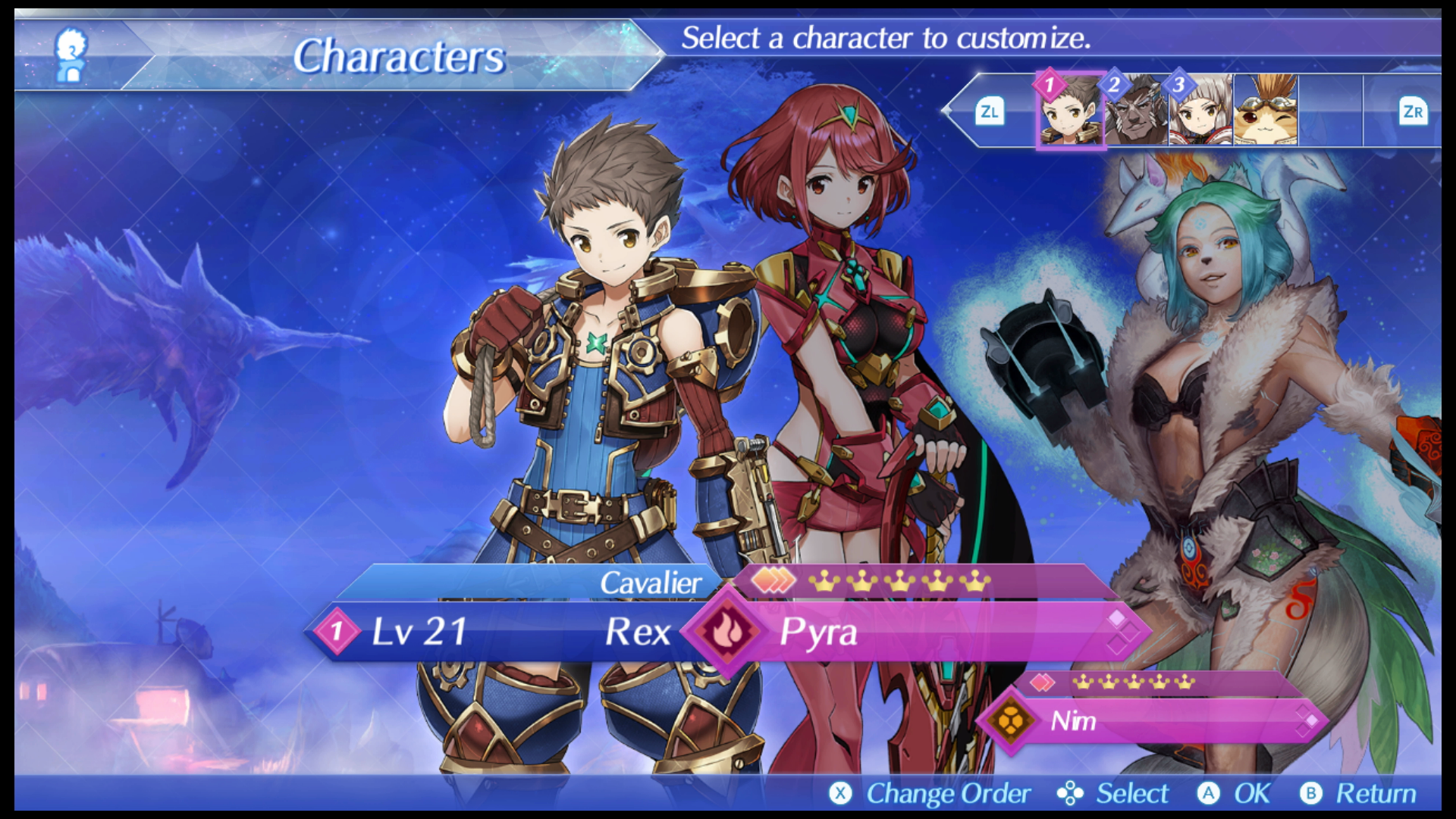Select Vandham's beastly portrait thumbnail
Viewport: 1456px width, 819px height.
(1136, 111)
